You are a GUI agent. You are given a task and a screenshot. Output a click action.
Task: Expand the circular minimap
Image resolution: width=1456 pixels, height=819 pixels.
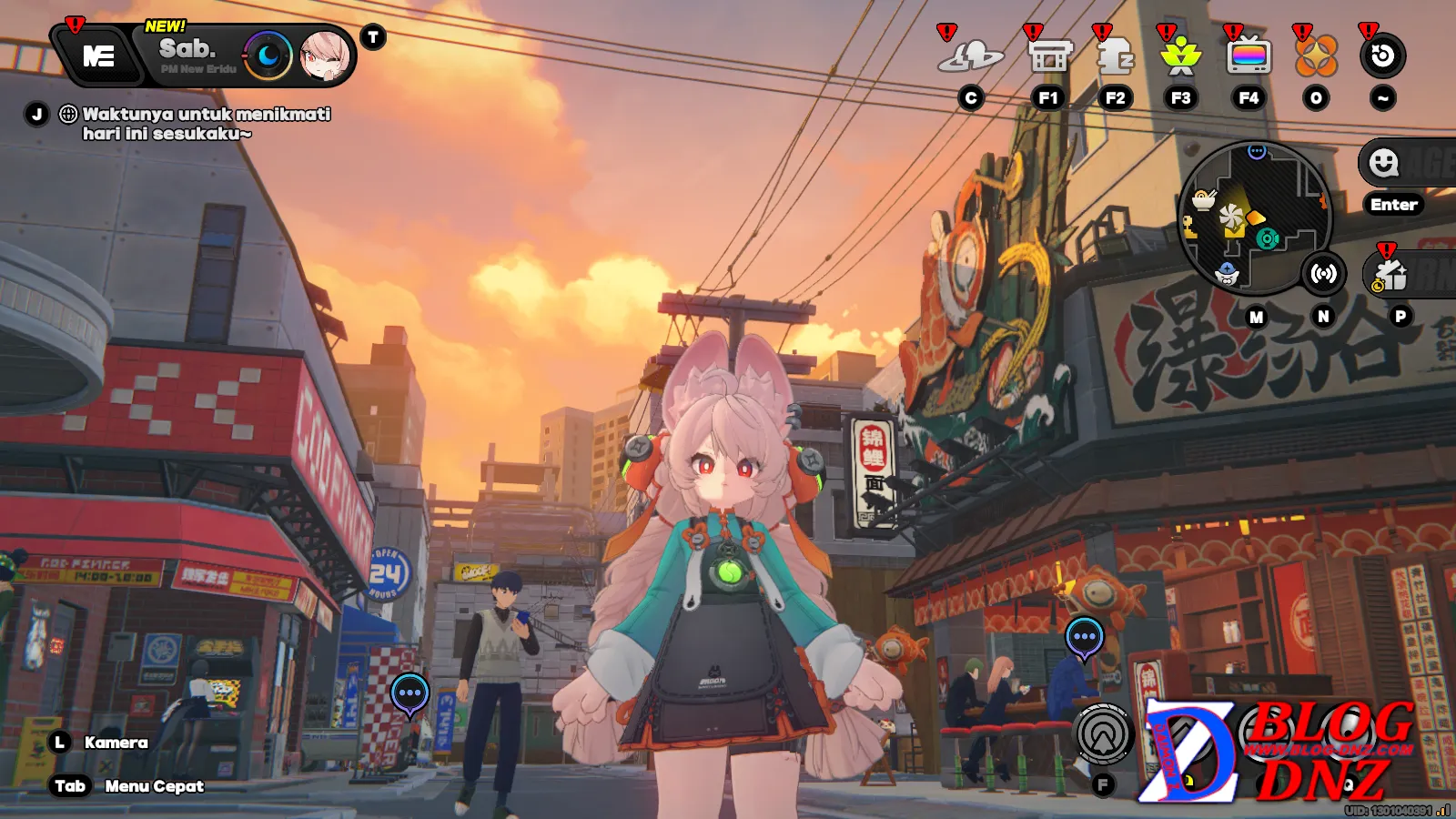click(x=1254, y=217)
